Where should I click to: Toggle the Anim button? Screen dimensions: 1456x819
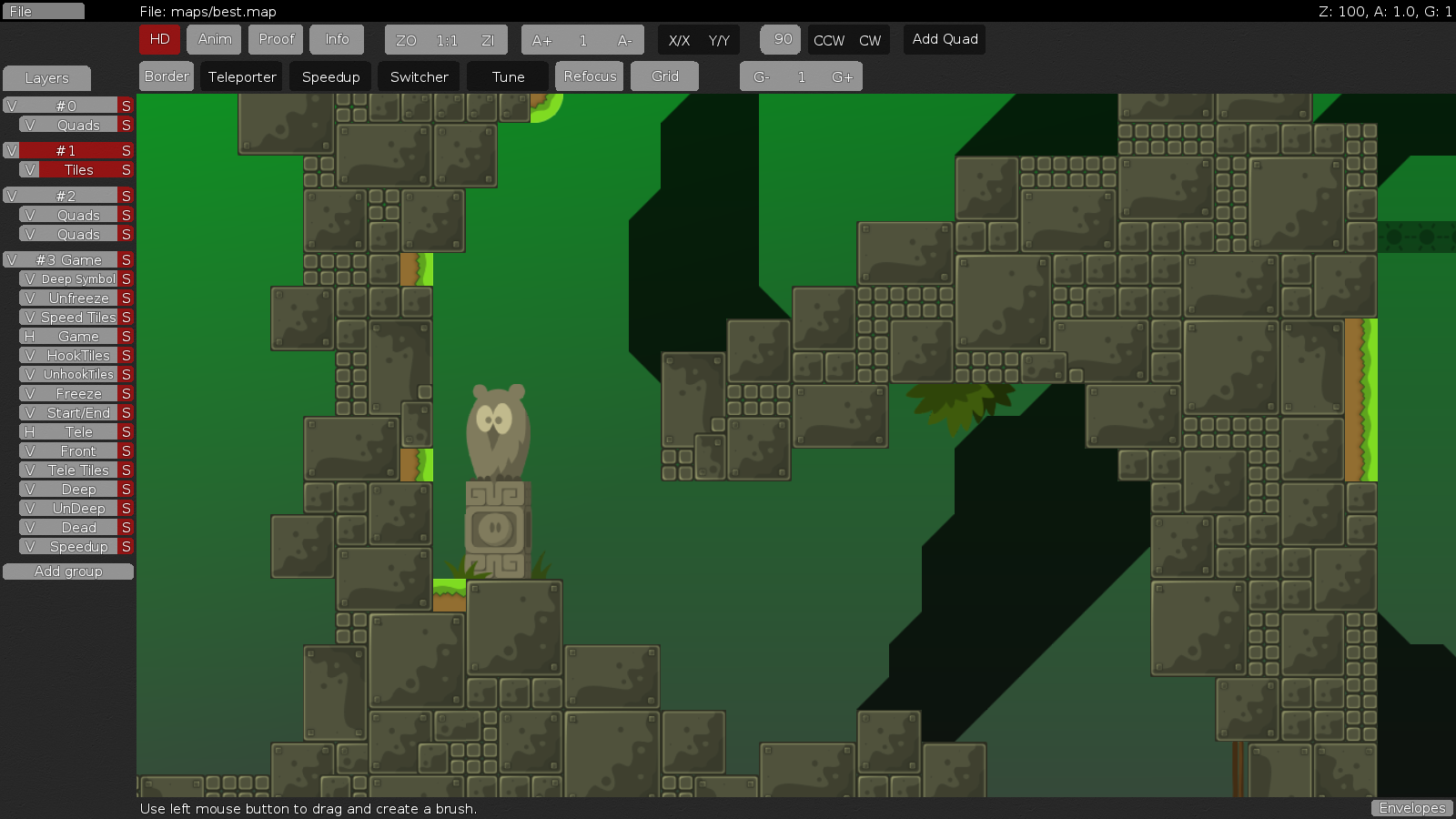click(x=215, y=39)
